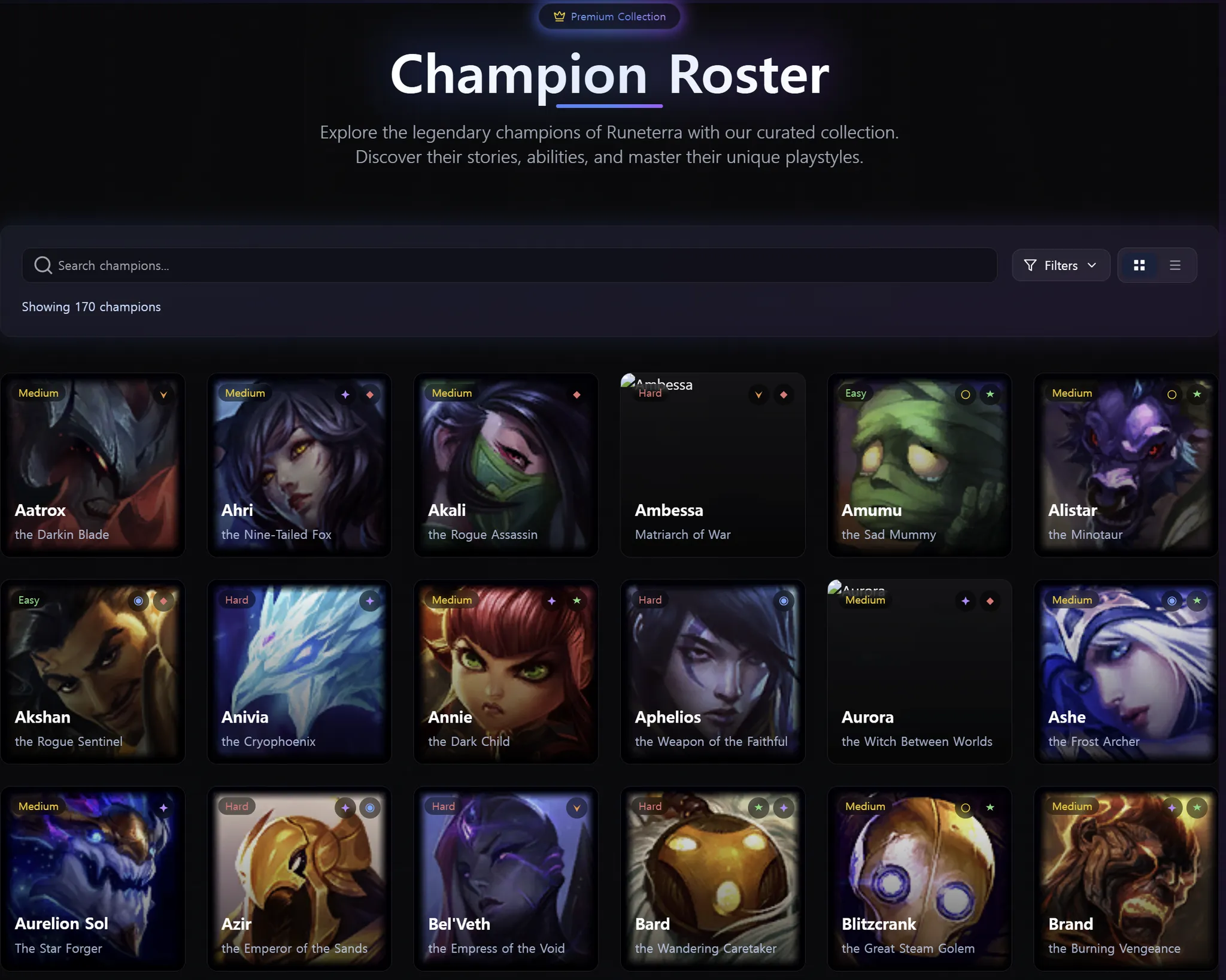Open Aurora the Witch Between Worlds

tap(919, 672)
